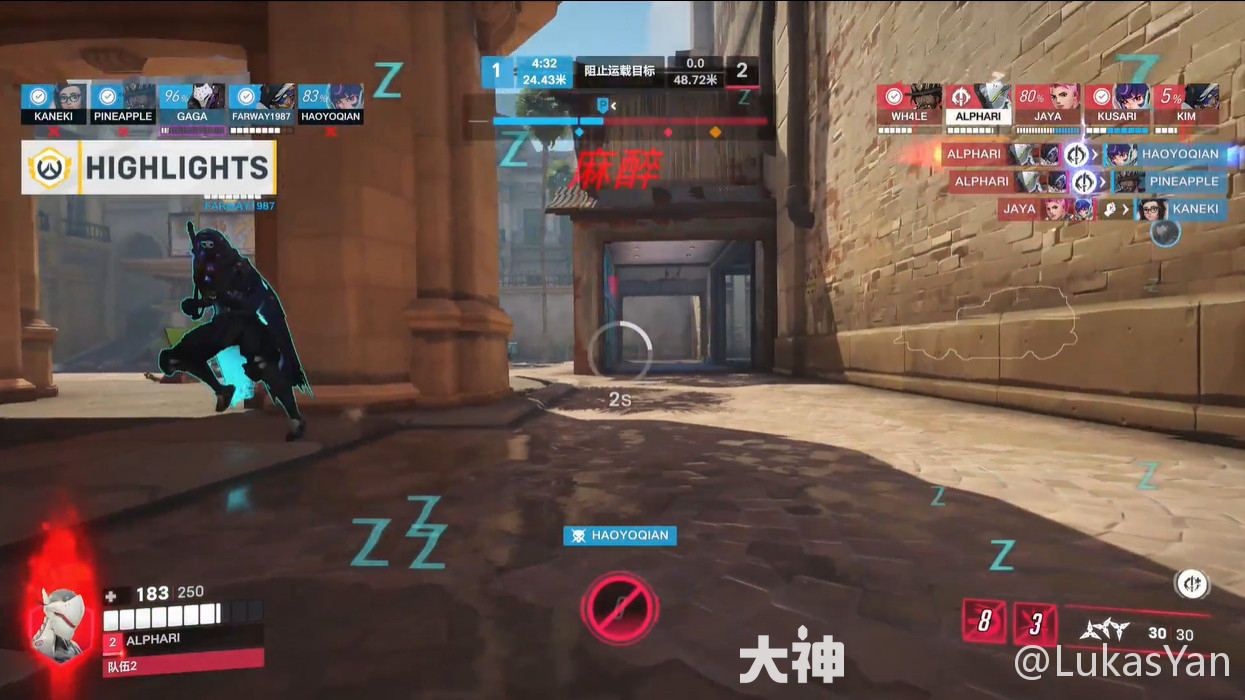
Task: Switch view to JAYA's player card
Action: (x=1048, y=104)
